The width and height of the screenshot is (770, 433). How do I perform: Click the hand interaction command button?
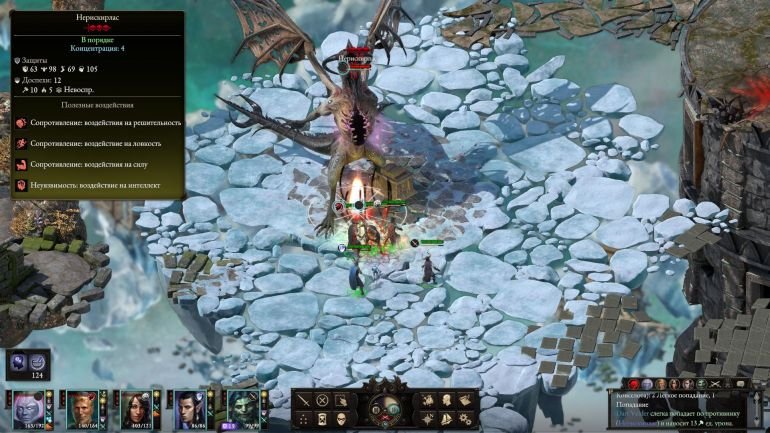[x=341, y=401]
